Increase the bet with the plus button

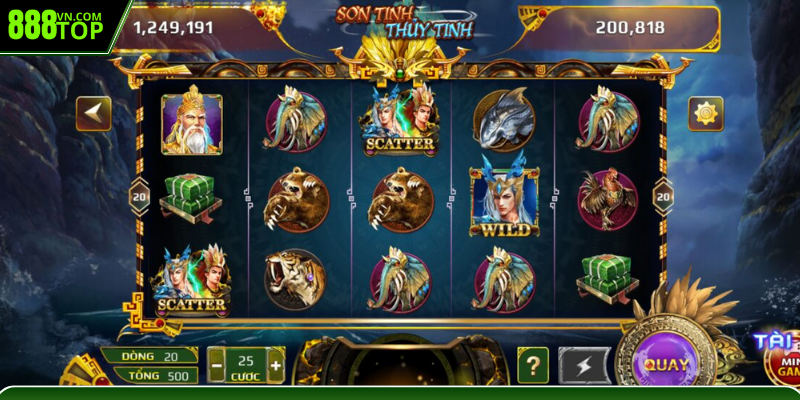[276, 366]
